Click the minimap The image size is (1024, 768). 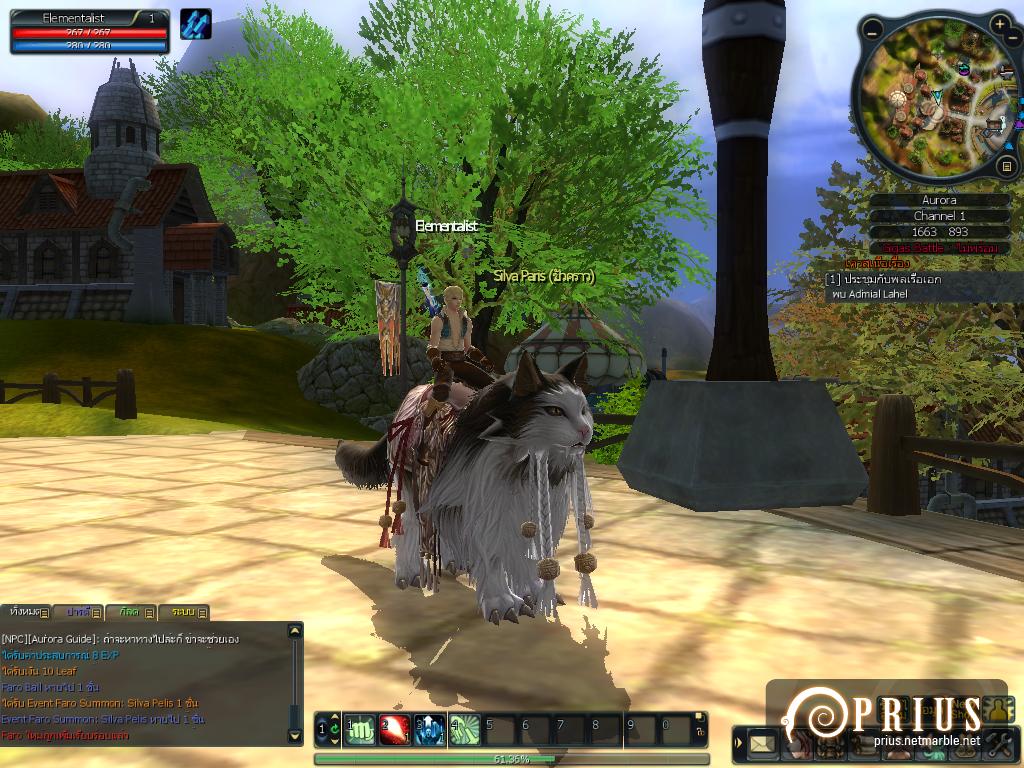[940, 100]
